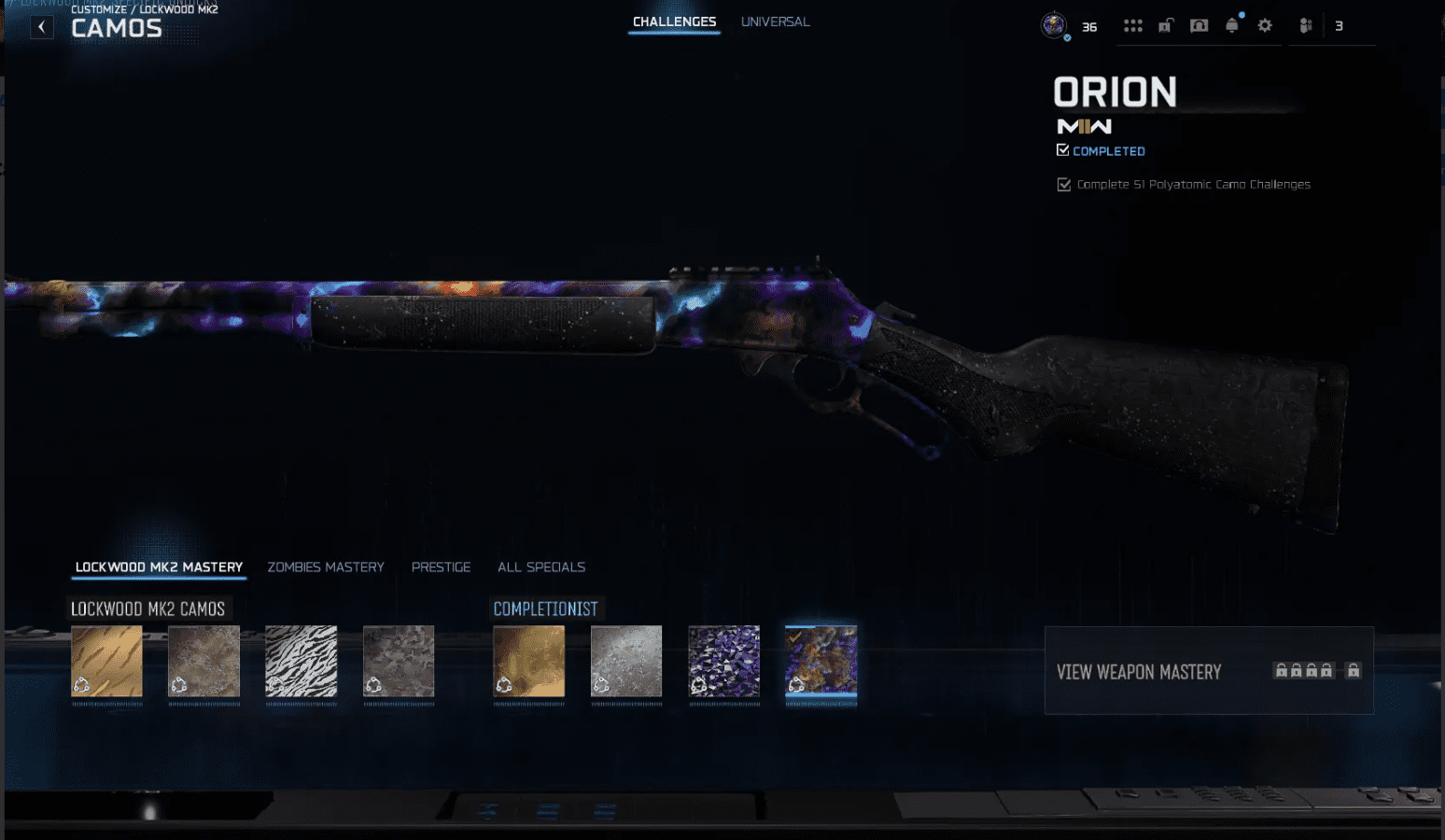Switch to the UNIVERSAL tab
The width and height of the screenshot is (1445, 840).
click(775, 21)
